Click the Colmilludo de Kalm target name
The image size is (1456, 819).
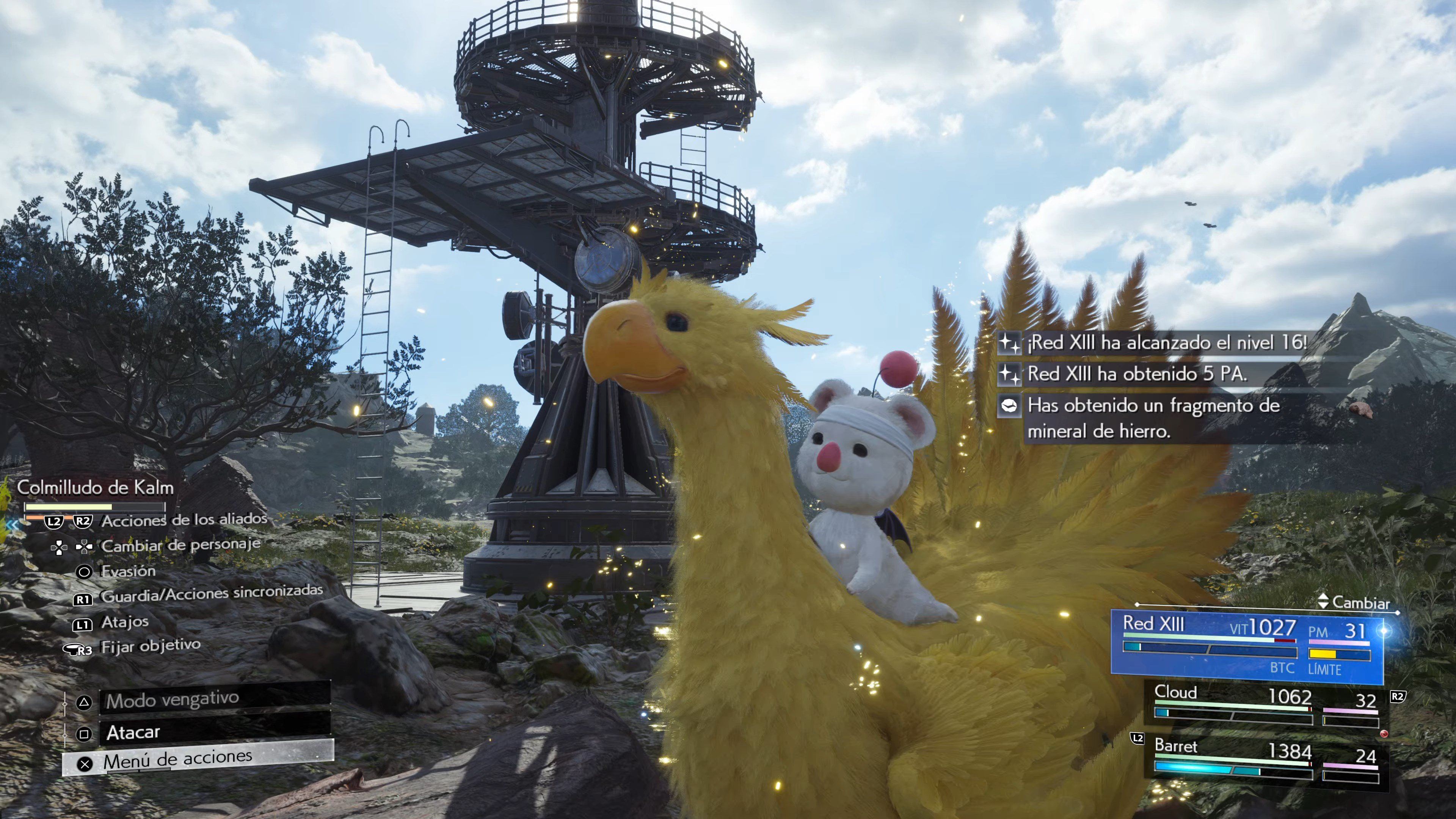[x=95, y=487]
